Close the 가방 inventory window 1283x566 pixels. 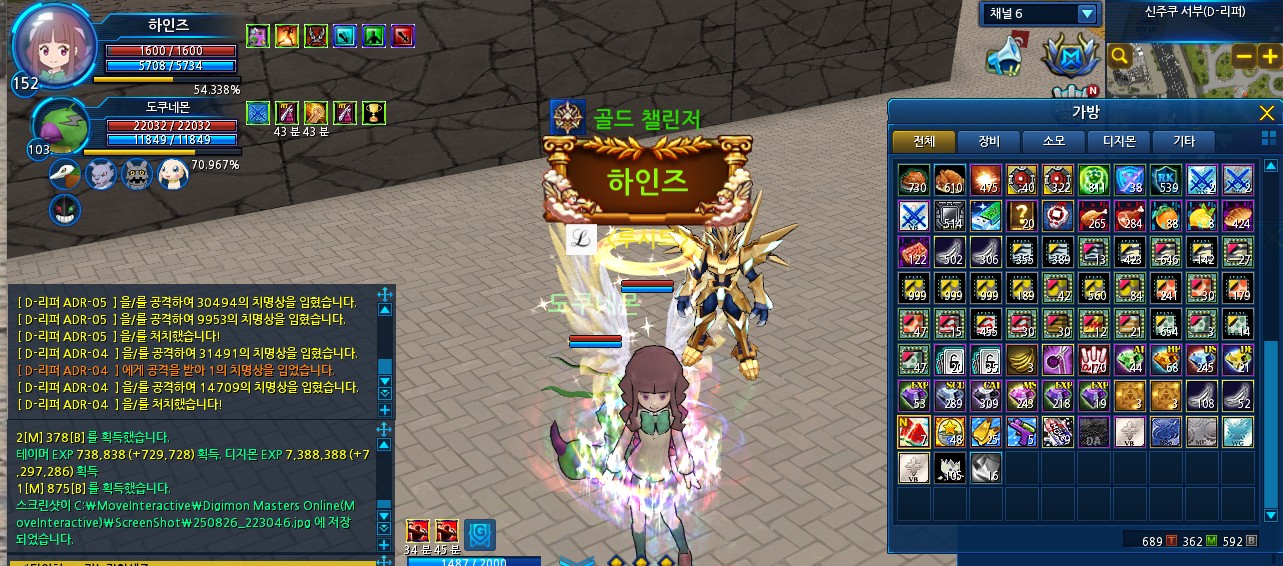tap(1266, 113)
